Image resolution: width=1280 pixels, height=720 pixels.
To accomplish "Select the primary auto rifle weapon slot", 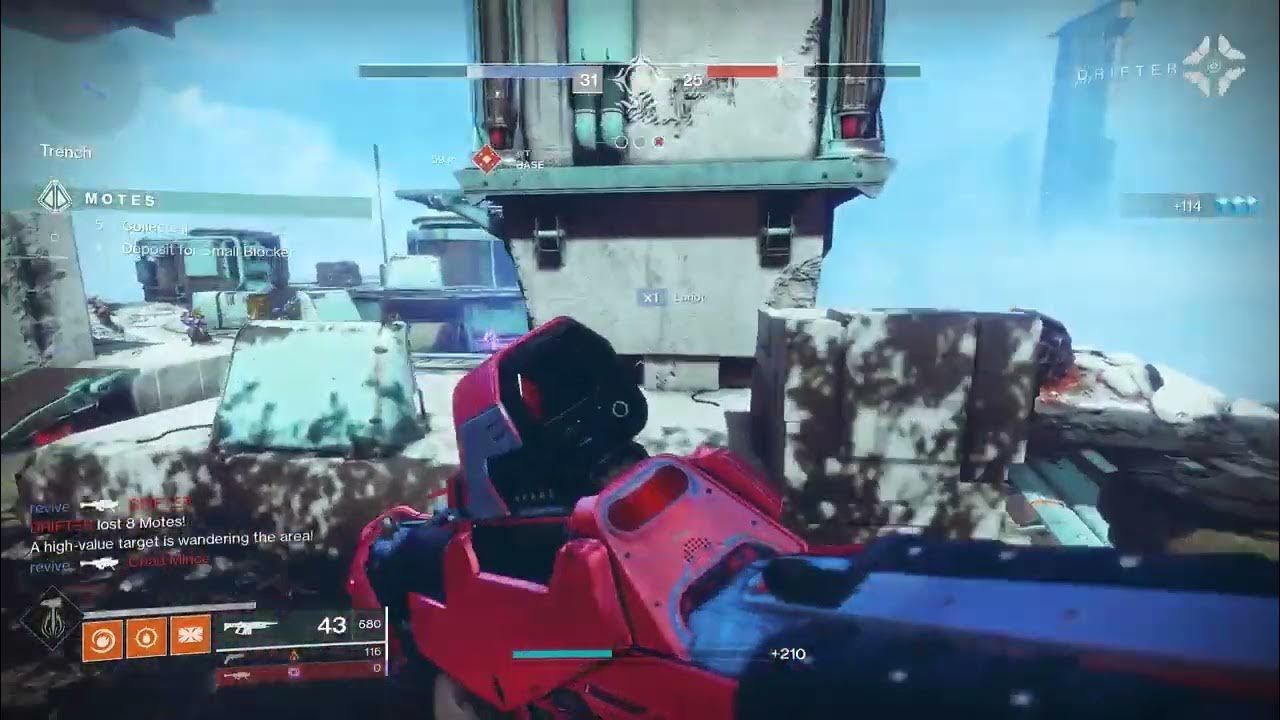I will [300, 626].
